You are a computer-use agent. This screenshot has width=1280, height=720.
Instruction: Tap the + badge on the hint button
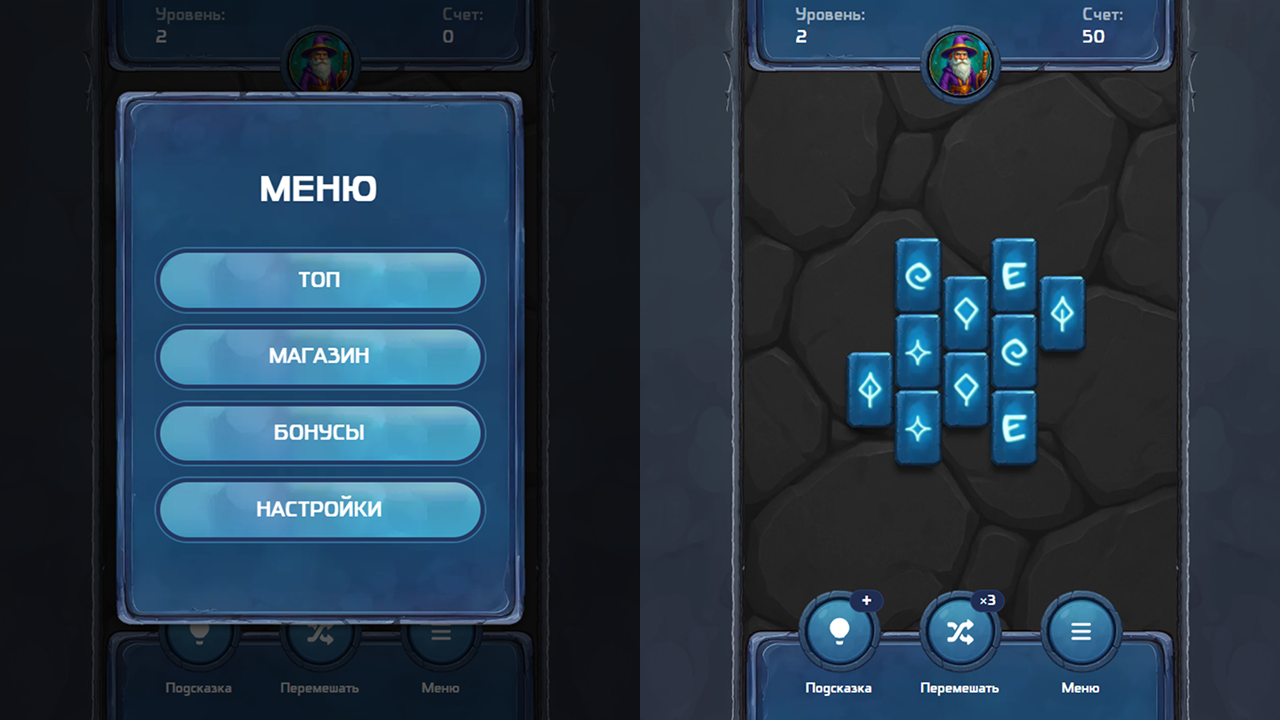867,601
